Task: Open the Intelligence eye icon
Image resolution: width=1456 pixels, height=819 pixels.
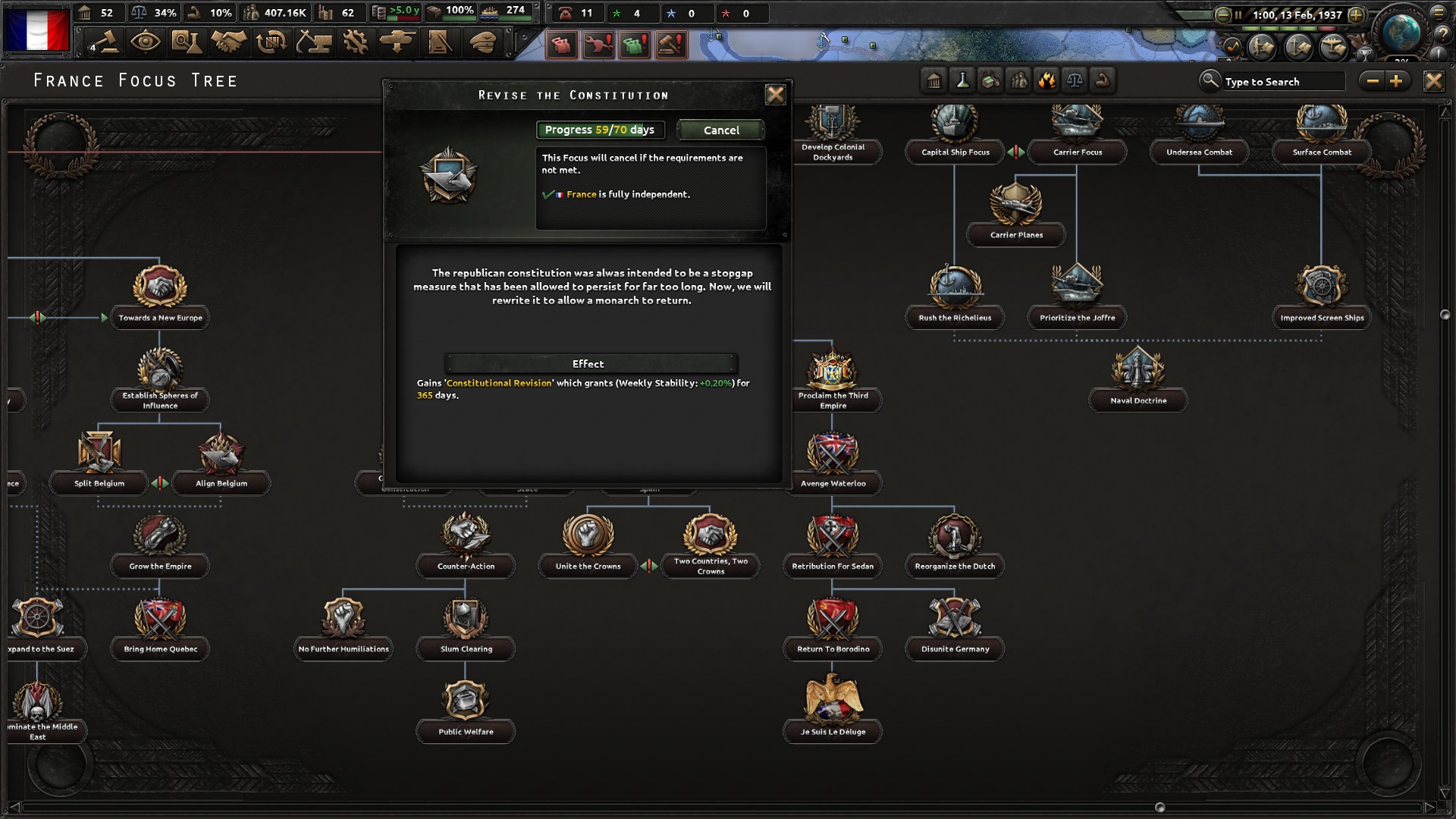Action: [146, 42]
